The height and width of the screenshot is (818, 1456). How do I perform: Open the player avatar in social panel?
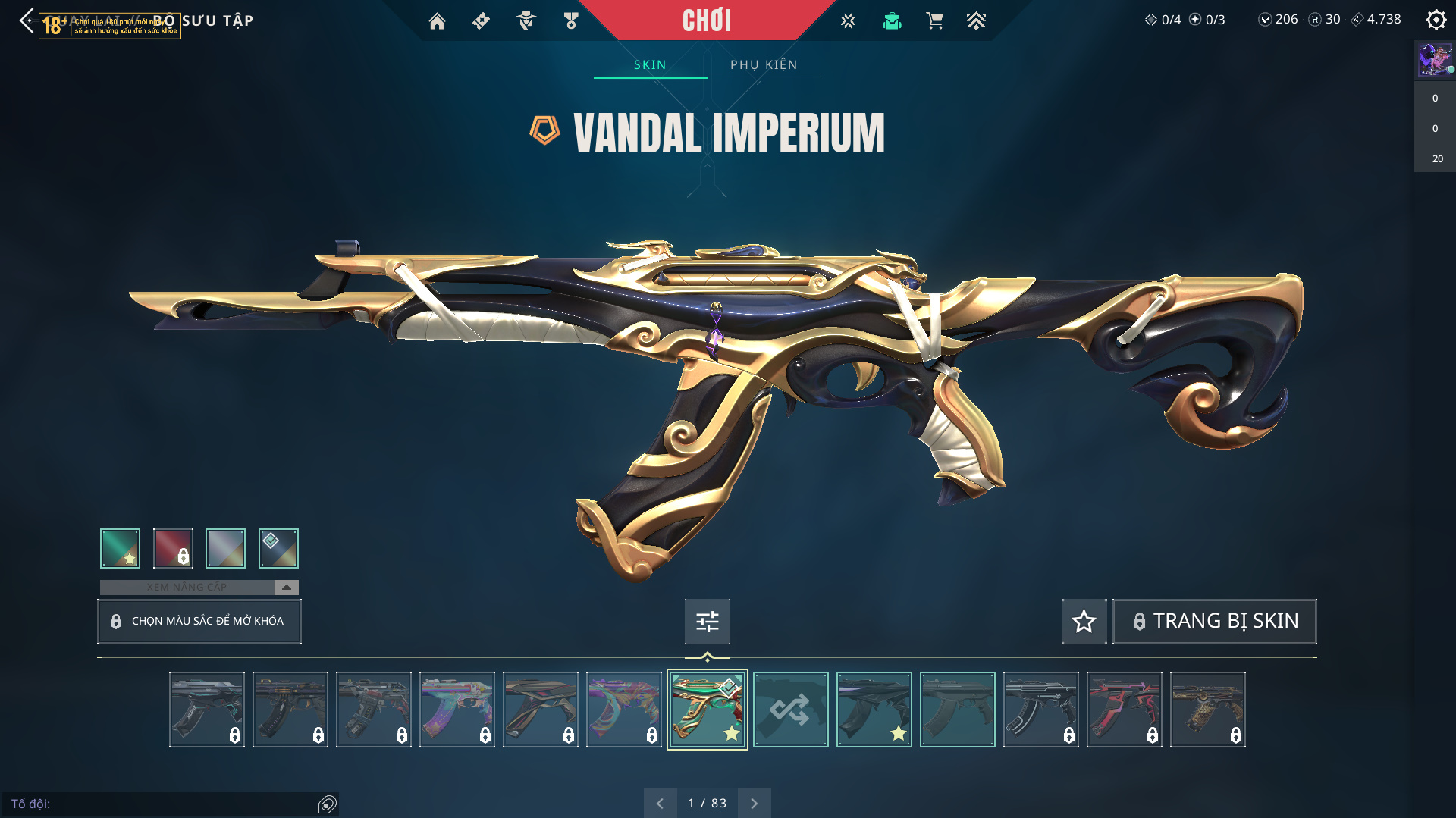tap(1435, 59)
